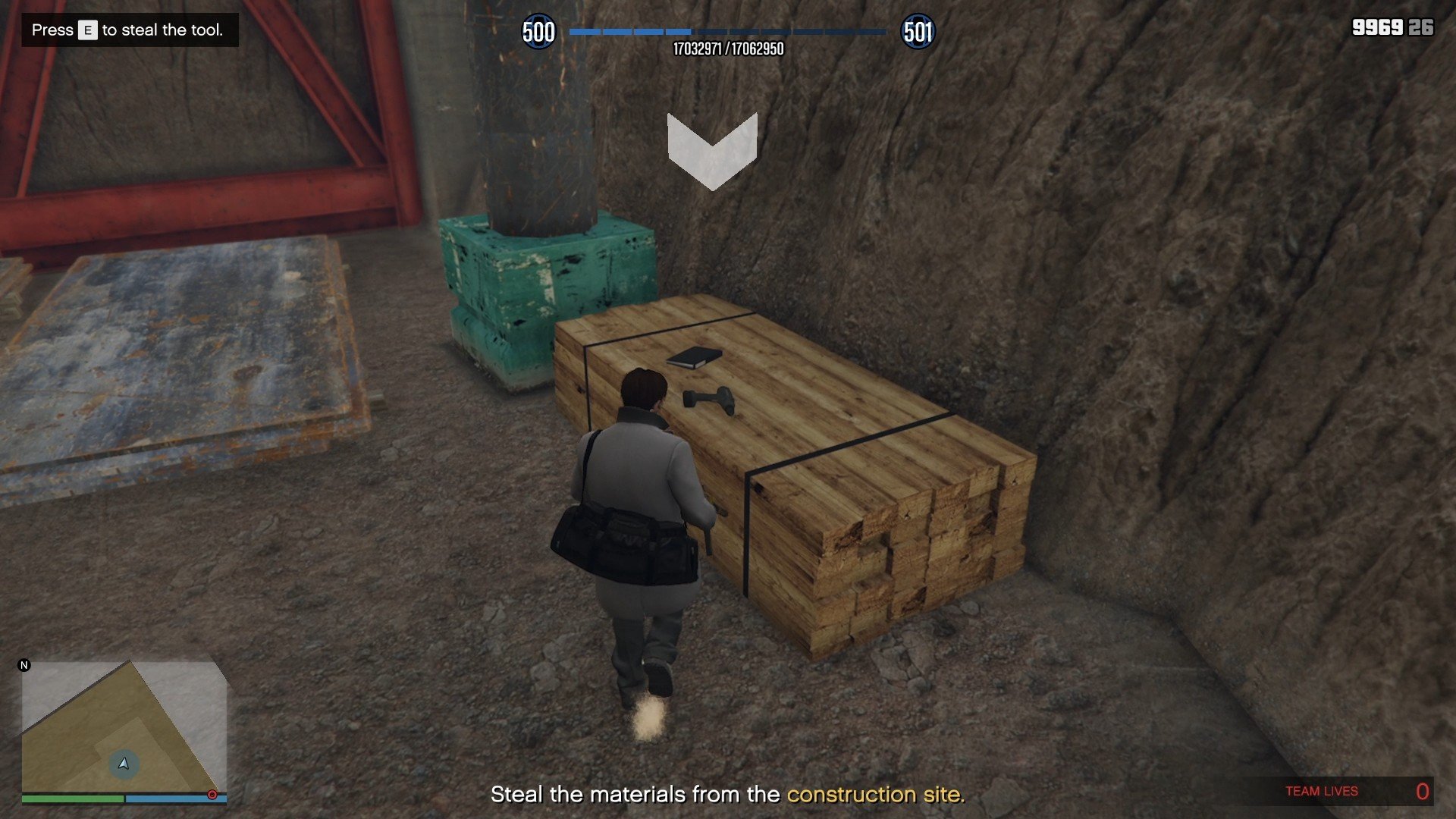Image resolution: width=1456 pixels, height=819 pixels.
Task: Expand the RP progress bar at the top
Action: pyautogui.click(x=728, y=32)
